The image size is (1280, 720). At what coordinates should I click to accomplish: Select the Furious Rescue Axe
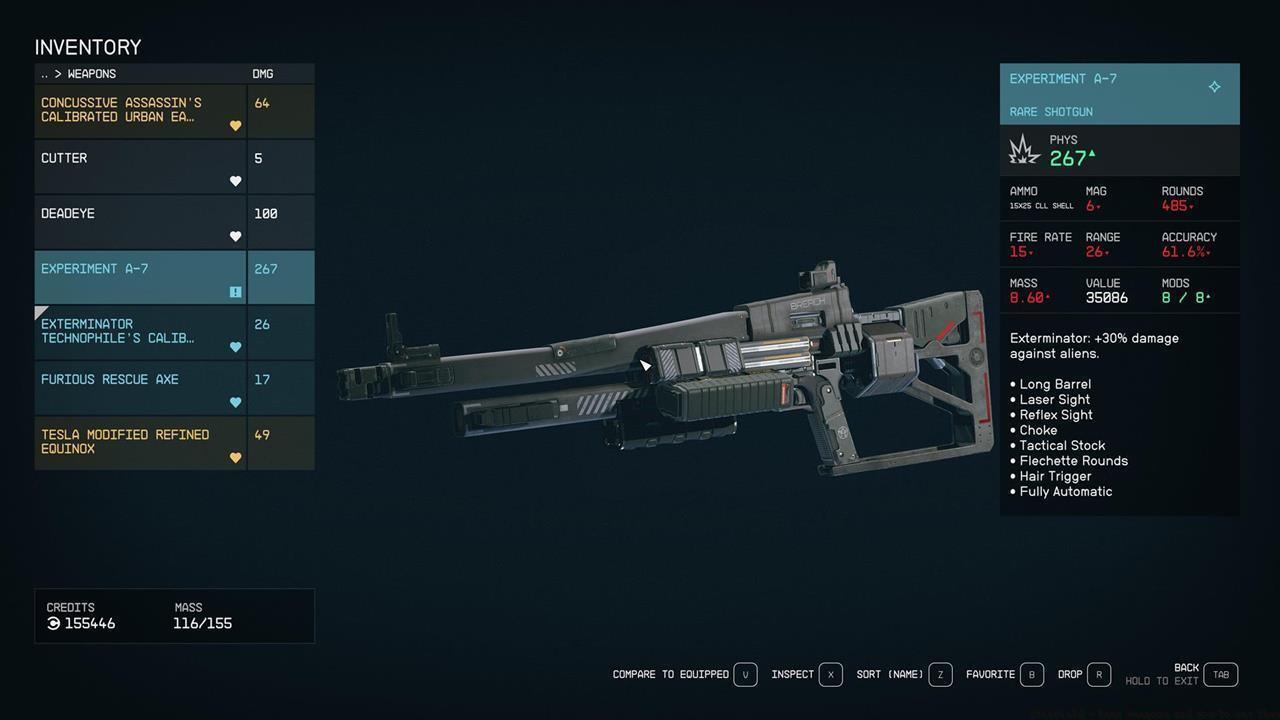tap(140, 387)
